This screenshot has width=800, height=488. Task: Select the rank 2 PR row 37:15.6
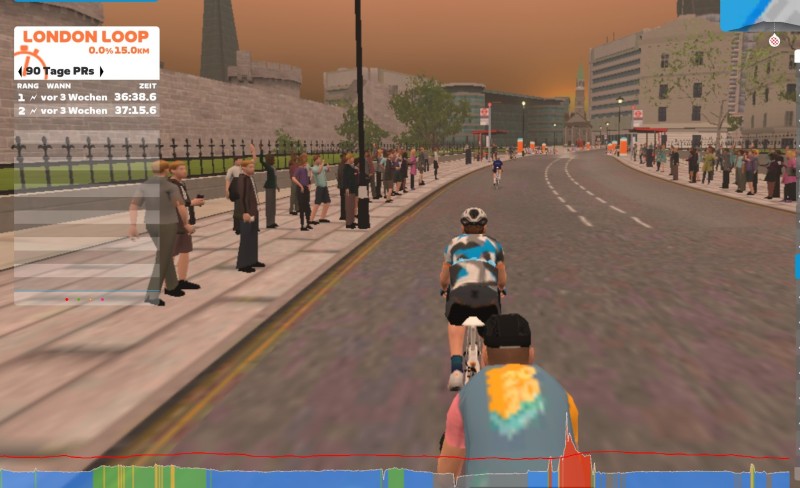(86, 110)
